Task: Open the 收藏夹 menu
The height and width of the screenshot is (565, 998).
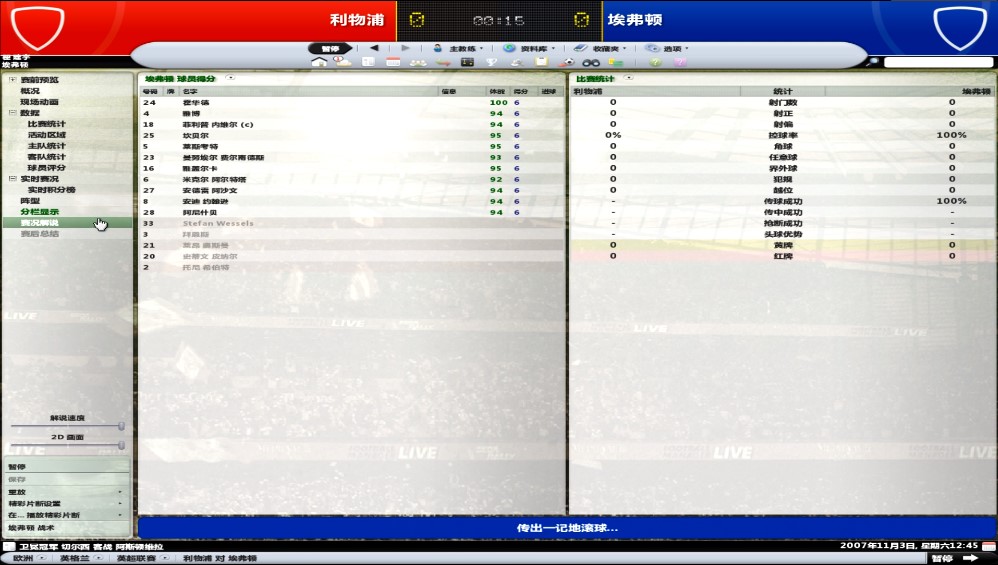Action: pos(599,48)
